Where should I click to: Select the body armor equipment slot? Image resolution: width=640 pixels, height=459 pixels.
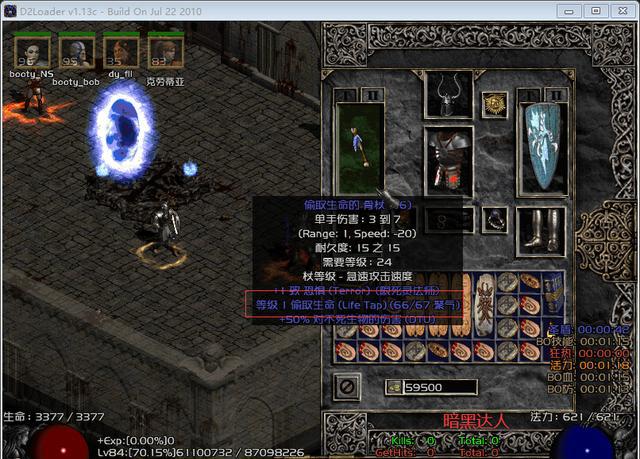click(448, 157)
